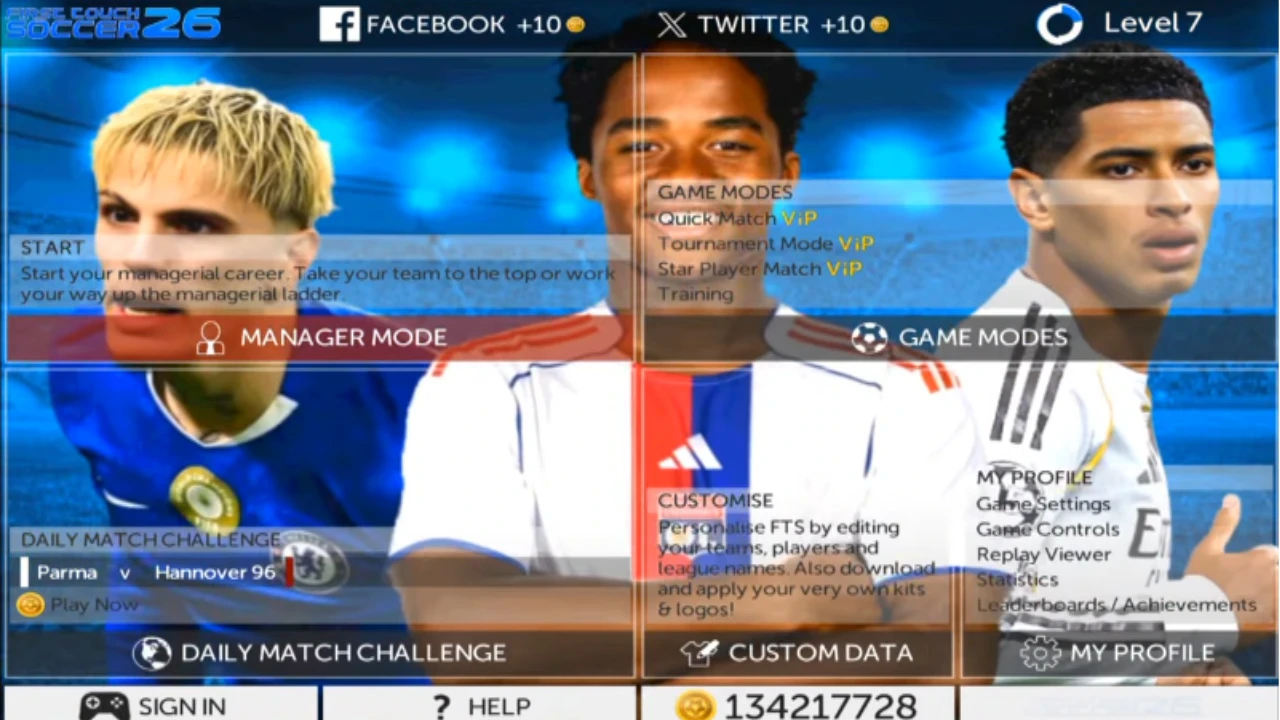The height and width of the screenshot is (720, 1280).
Task: View Statistics
Action: (x=1017, y=579)
